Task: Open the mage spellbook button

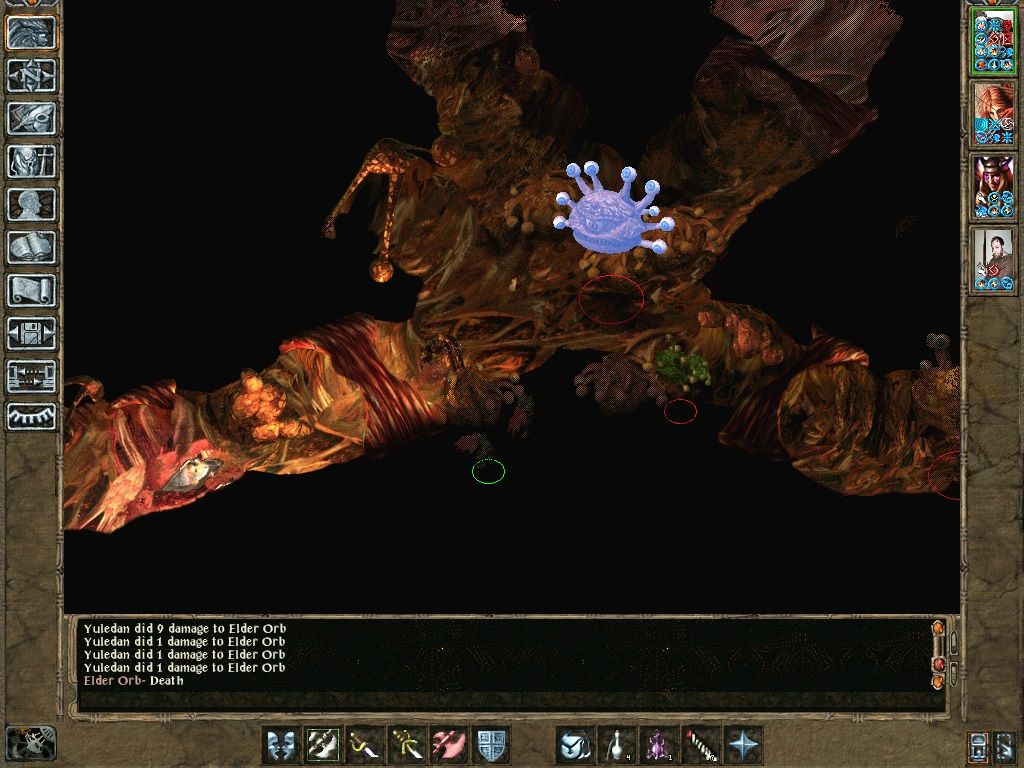Action: 31,247
